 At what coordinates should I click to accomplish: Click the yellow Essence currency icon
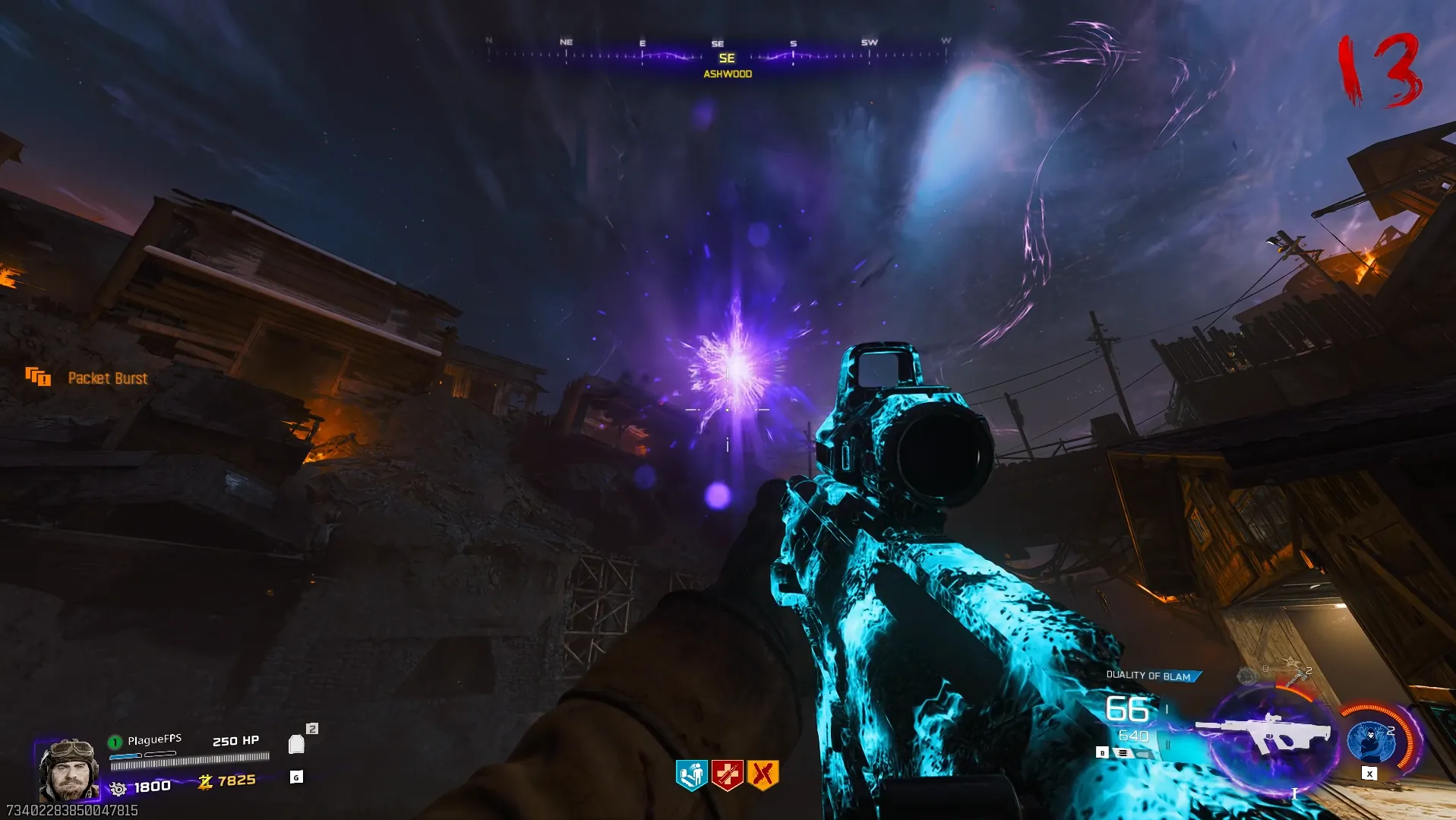tap(205, 781)
